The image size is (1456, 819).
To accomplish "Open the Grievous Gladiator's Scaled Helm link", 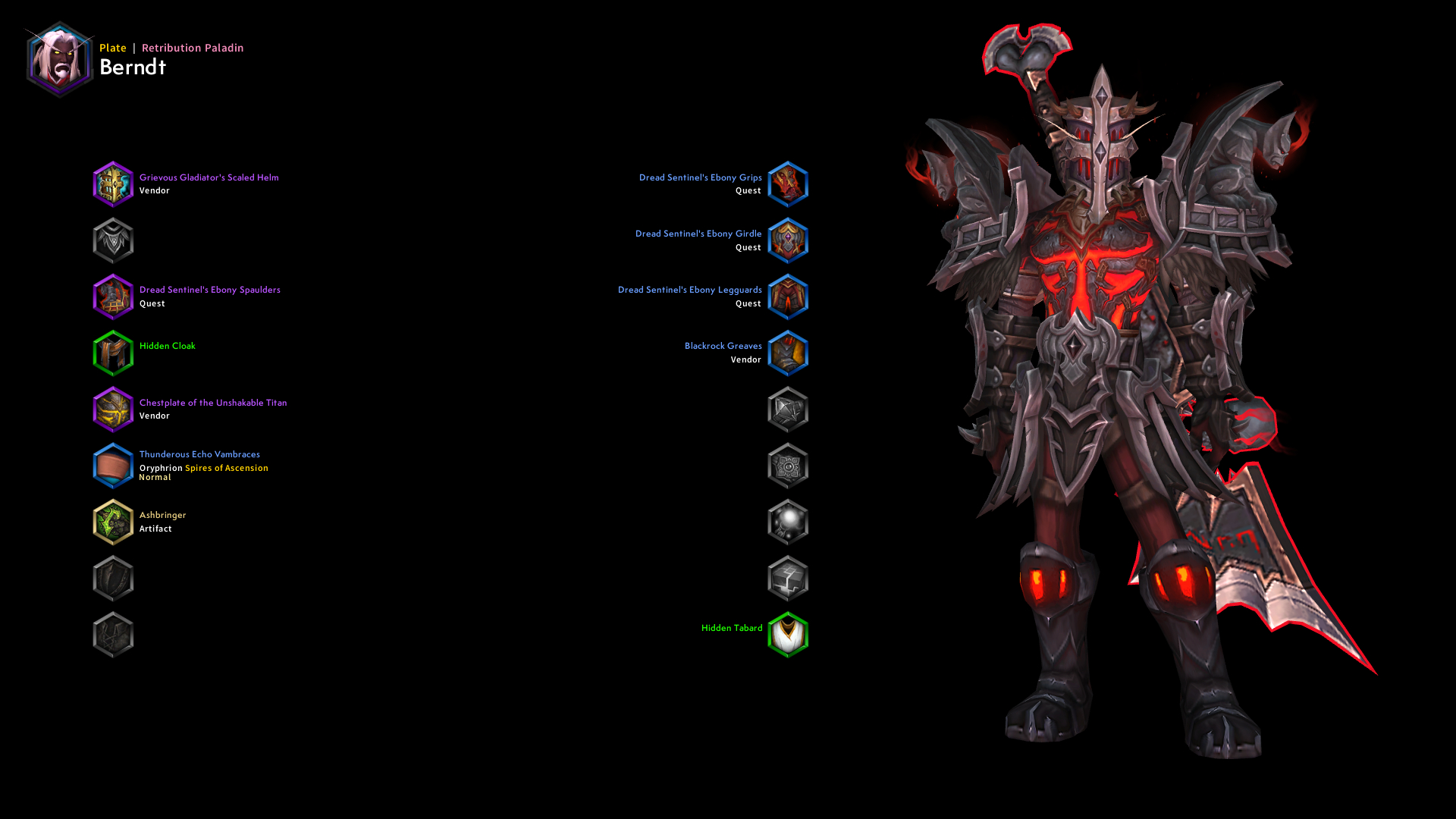I will [209, 177].
